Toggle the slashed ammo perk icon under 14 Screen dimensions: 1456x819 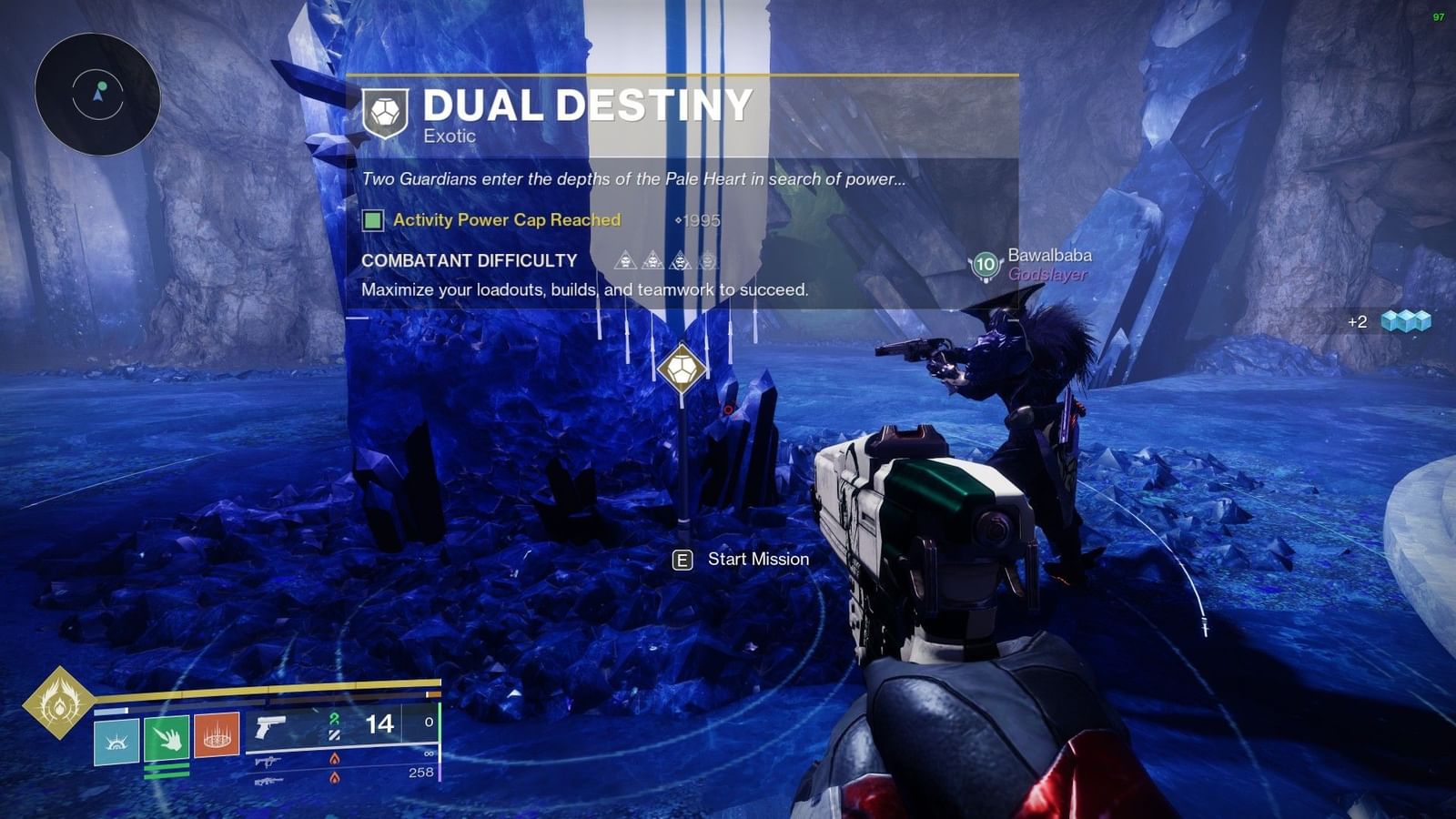[333, 735]
